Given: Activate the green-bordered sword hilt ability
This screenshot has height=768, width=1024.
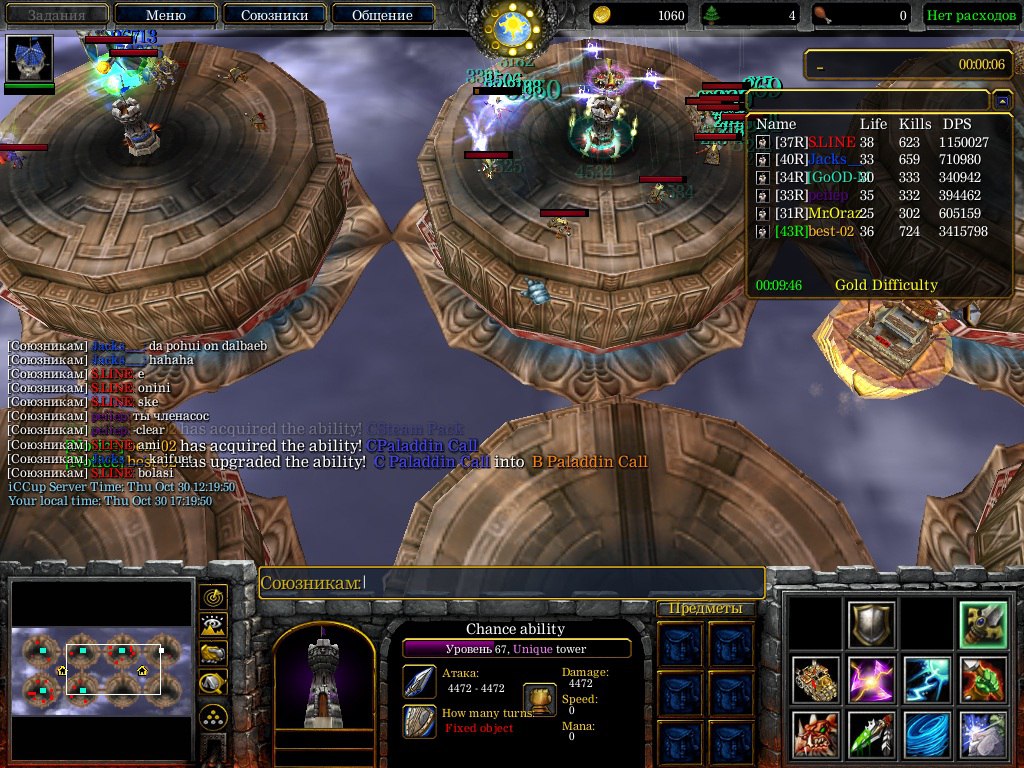Looking at the screenshot, I should point(981,624).
